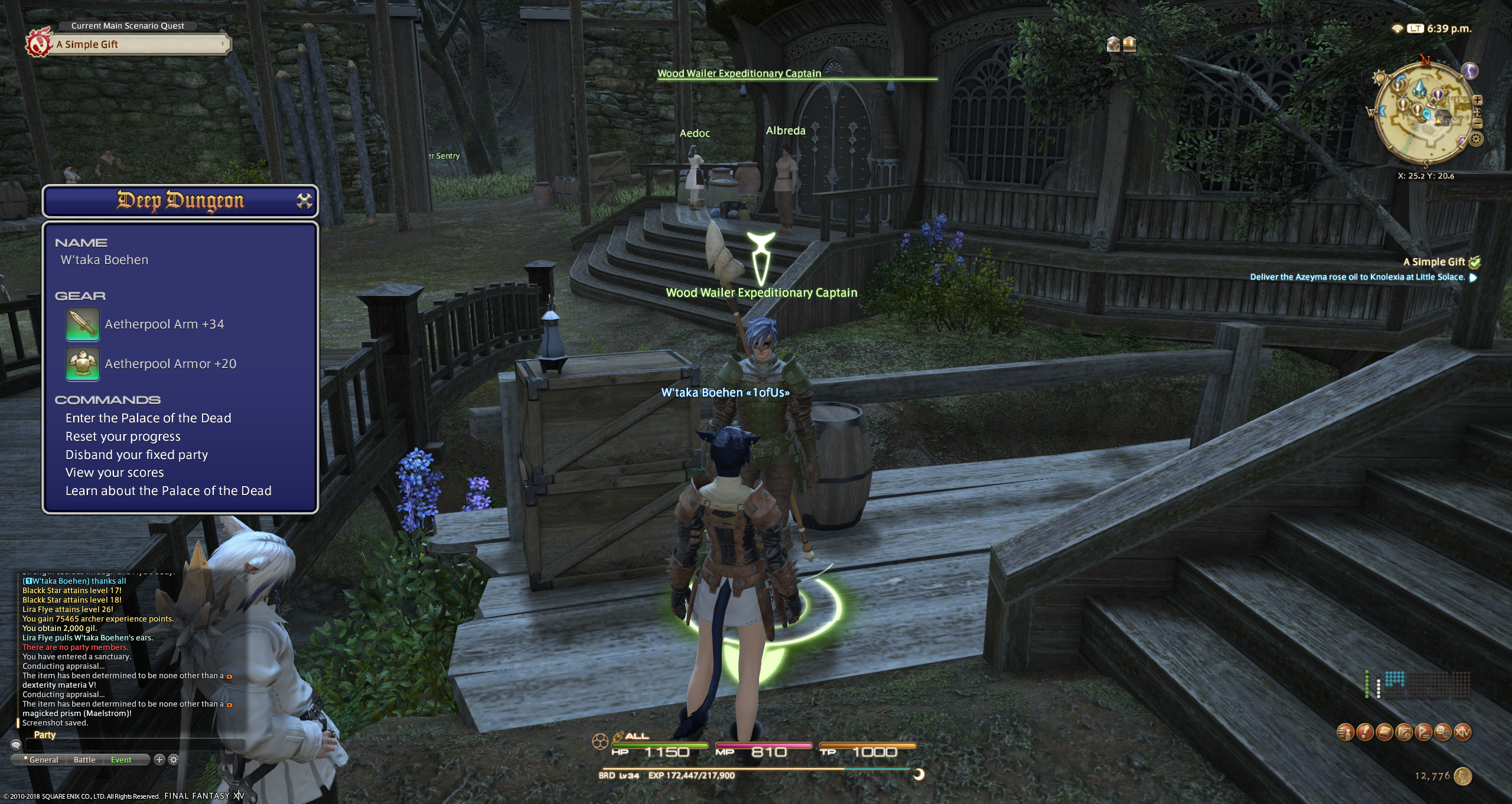
Task: Enter the Palace of the Dead
Action: pyautogui.click(x=148, y=418)
